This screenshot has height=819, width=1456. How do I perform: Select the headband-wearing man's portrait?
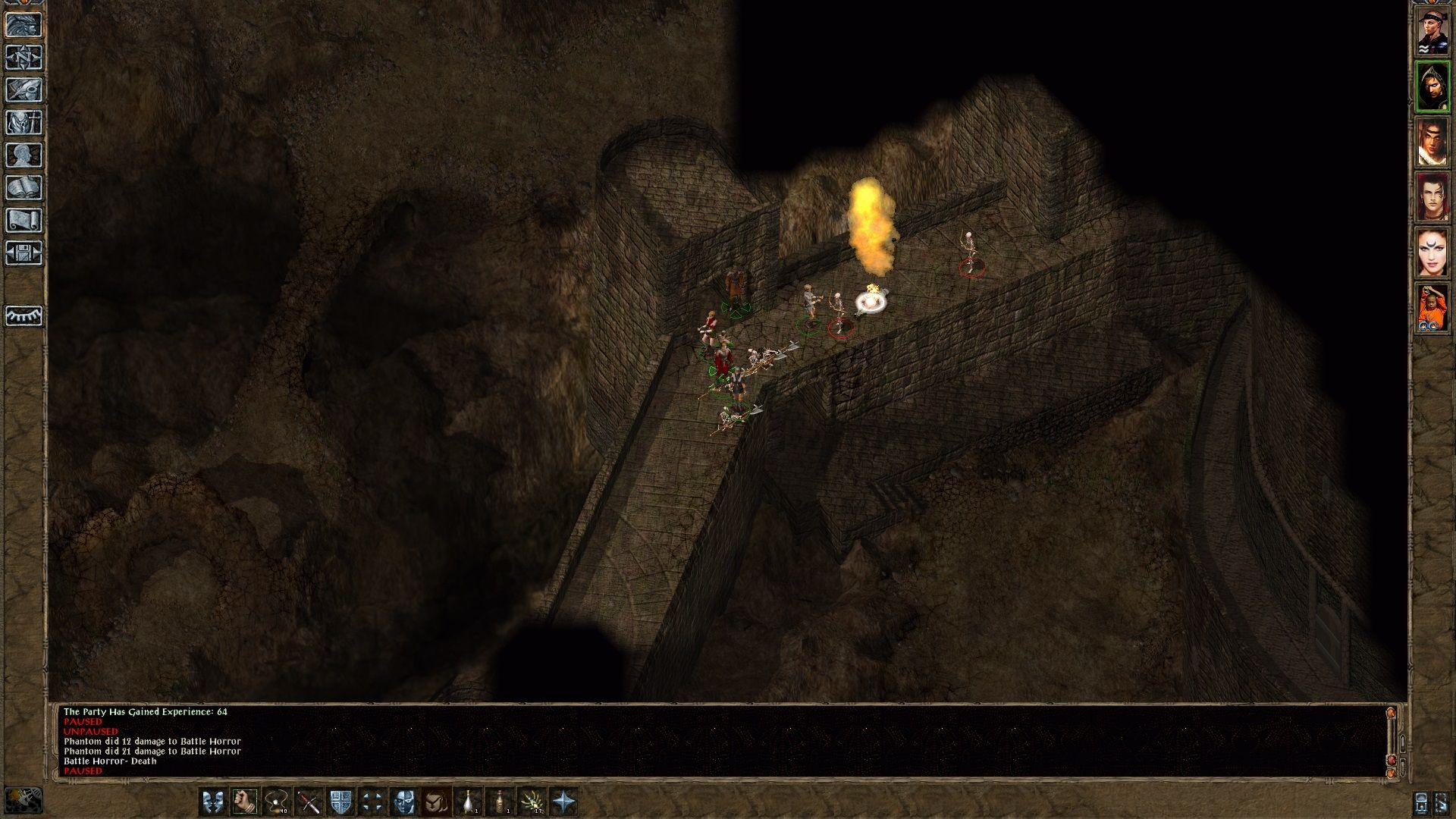(x=1432, y=31)
